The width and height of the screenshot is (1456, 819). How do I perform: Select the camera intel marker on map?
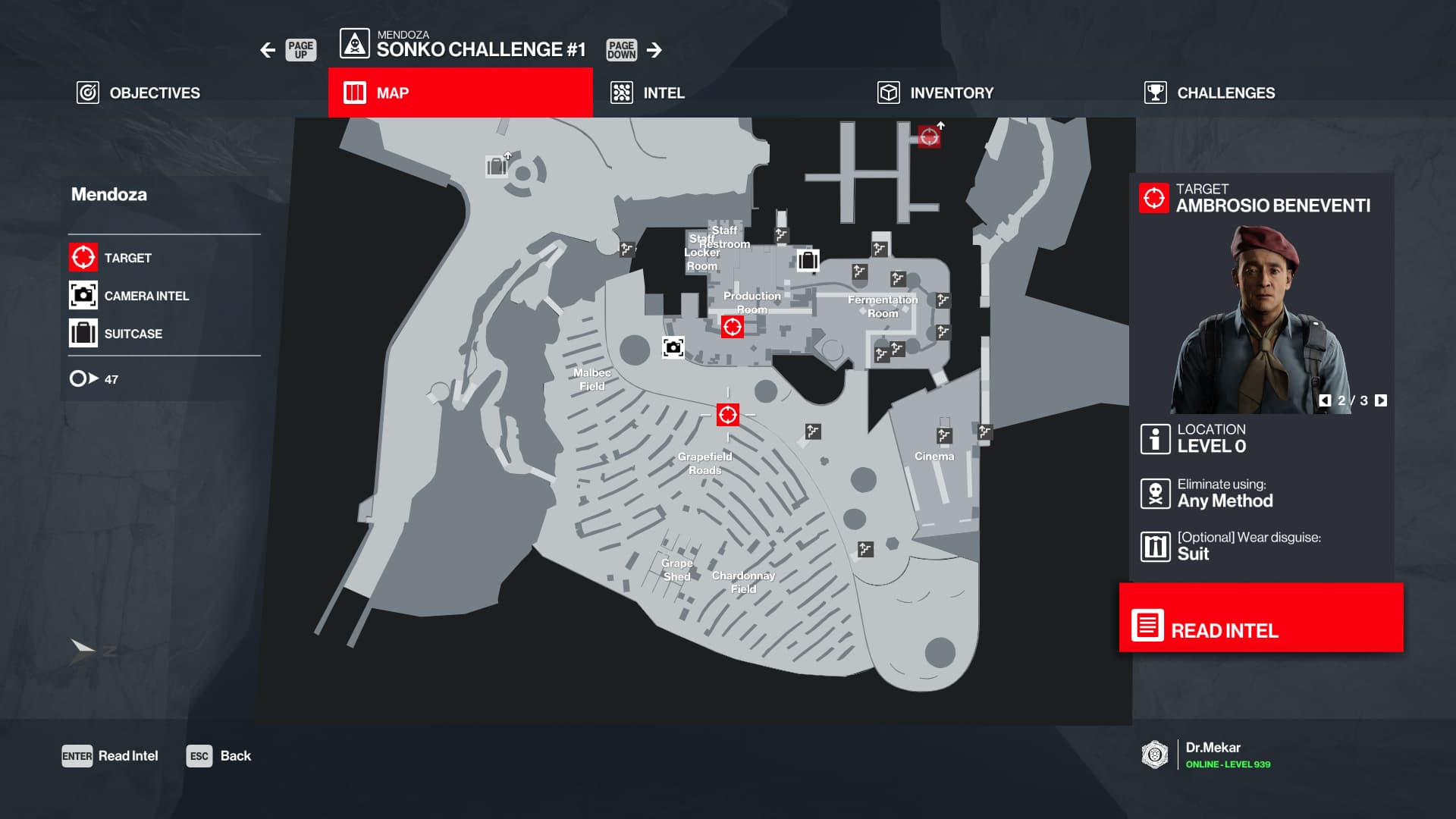(673, 347)
